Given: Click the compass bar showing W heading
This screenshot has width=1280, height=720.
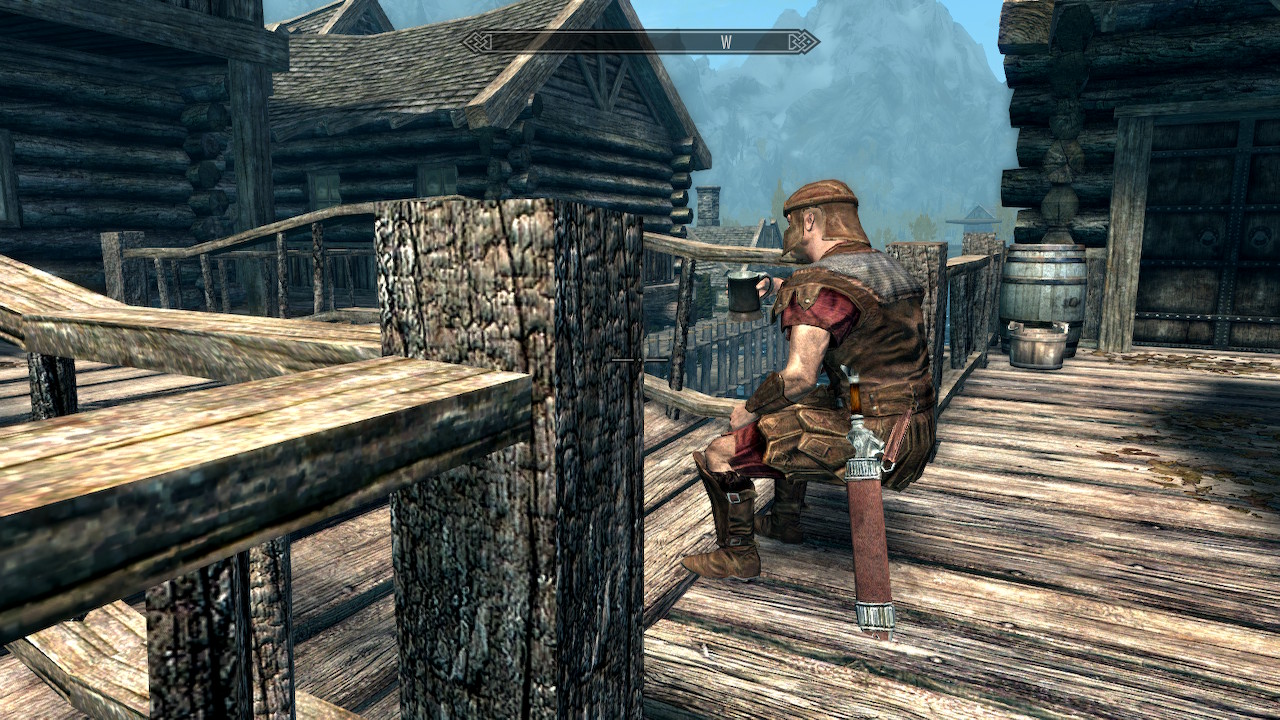Looking at the screenshot, I should click(640, 42).
